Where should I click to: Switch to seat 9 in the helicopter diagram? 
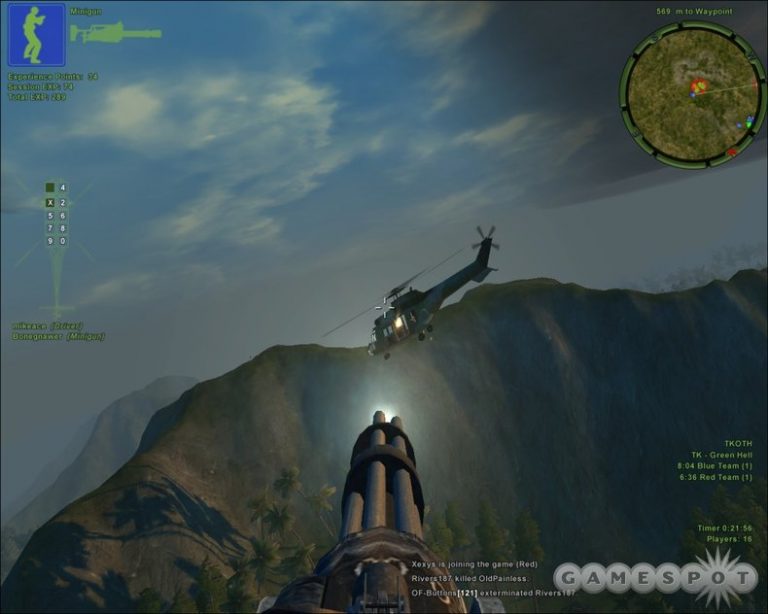tap(51, 241)
